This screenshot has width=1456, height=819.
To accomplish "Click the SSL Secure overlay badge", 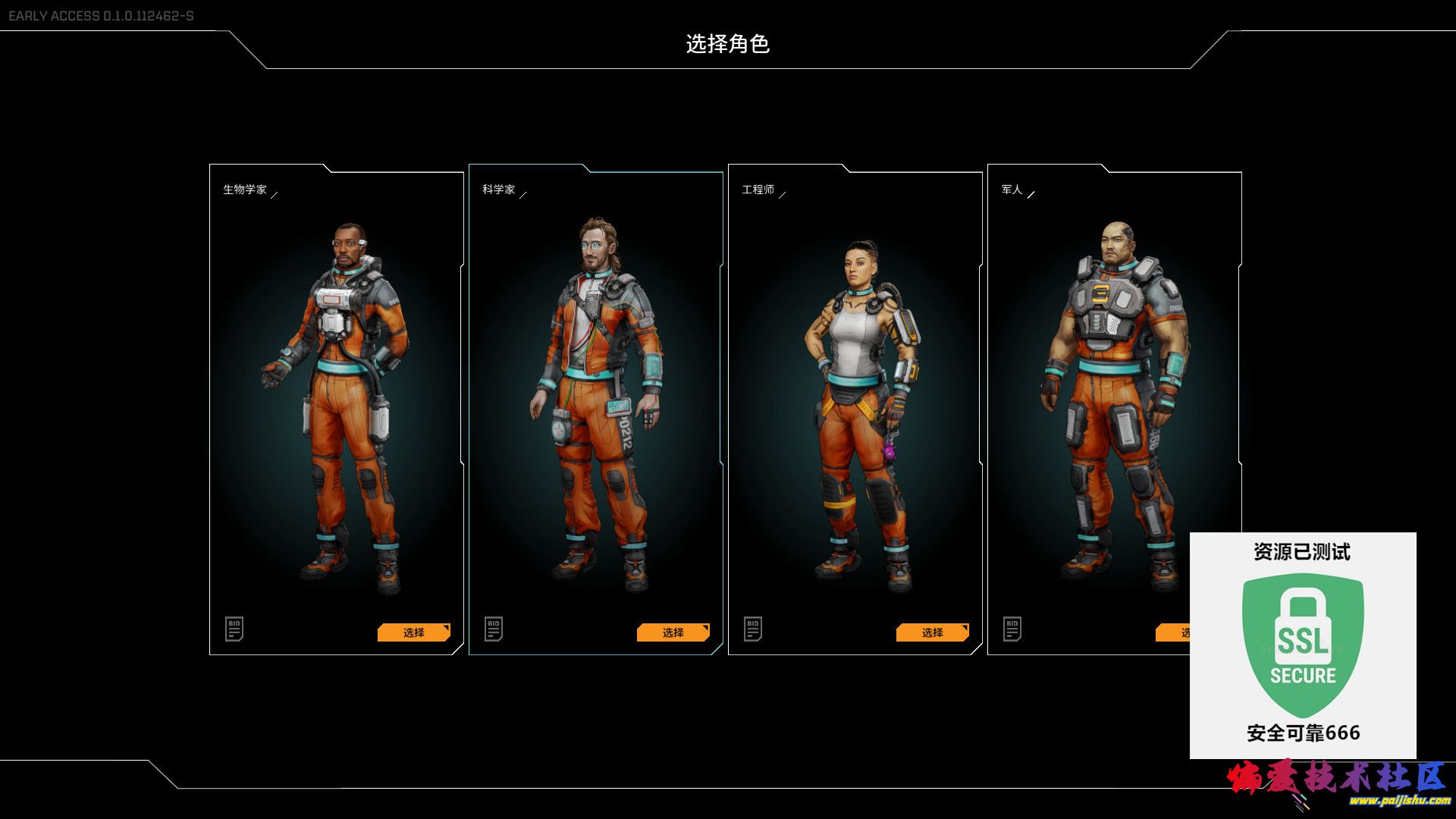I will click(1302, 645).
